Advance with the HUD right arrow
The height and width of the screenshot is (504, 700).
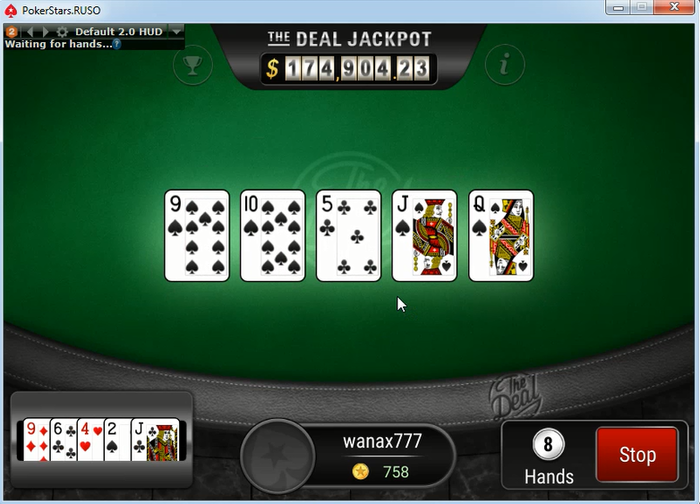pyautogui.click(x=45, y=32)
